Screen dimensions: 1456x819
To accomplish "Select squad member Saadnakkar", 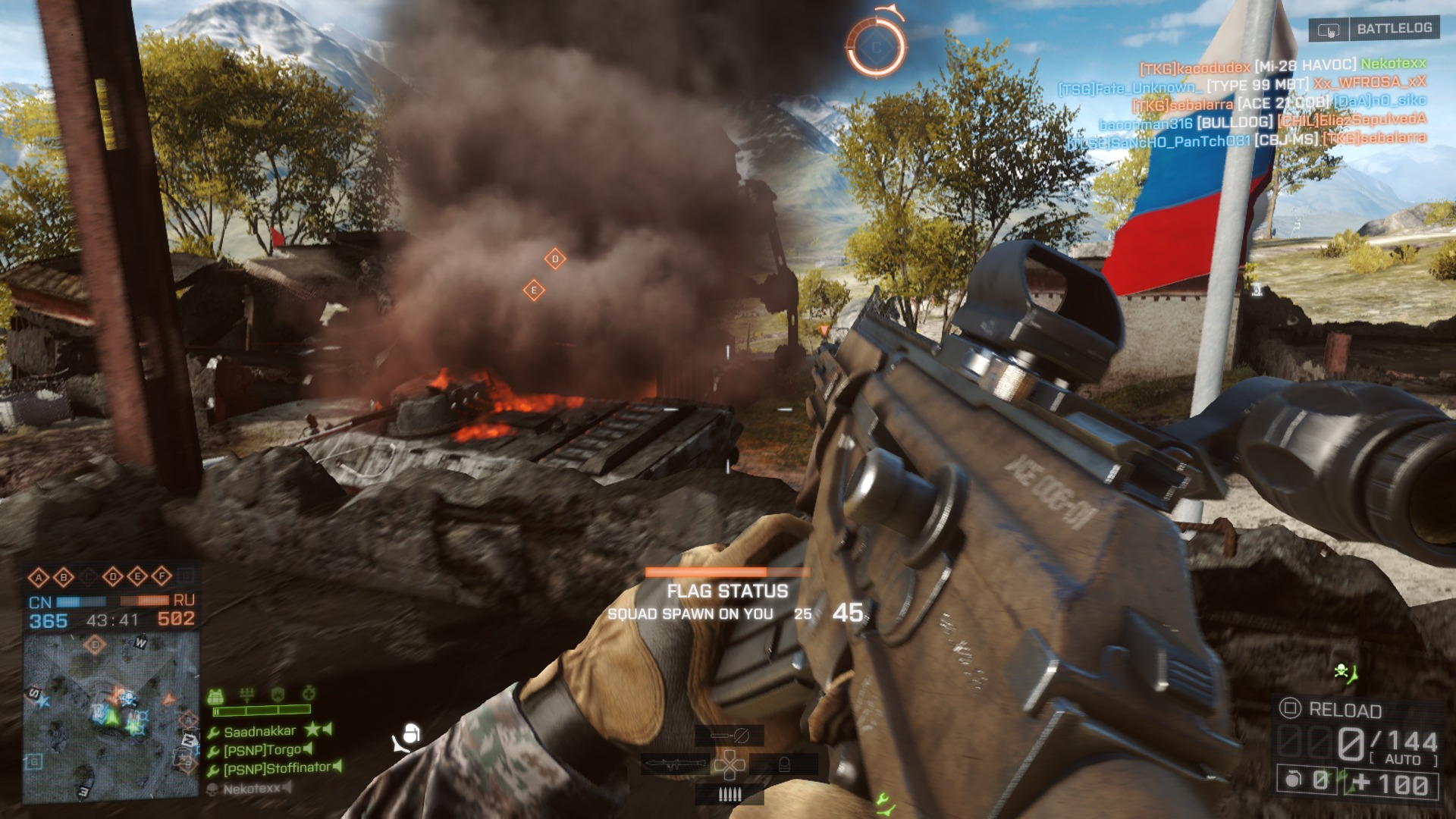I will click(259, 732).
